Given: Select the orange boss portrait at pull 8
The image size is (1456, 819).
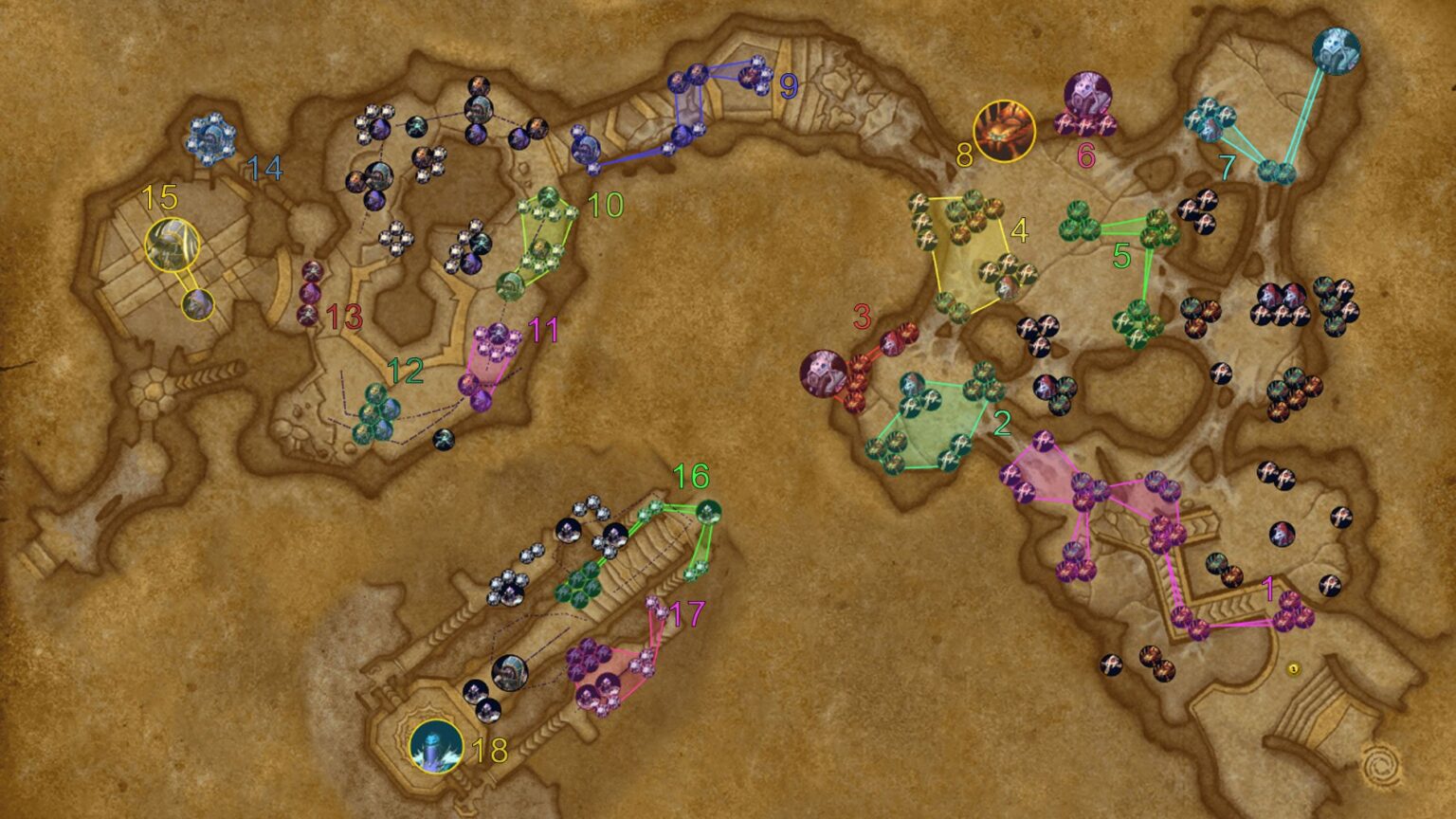Looking at the screenshot, I should [1004, 131].
